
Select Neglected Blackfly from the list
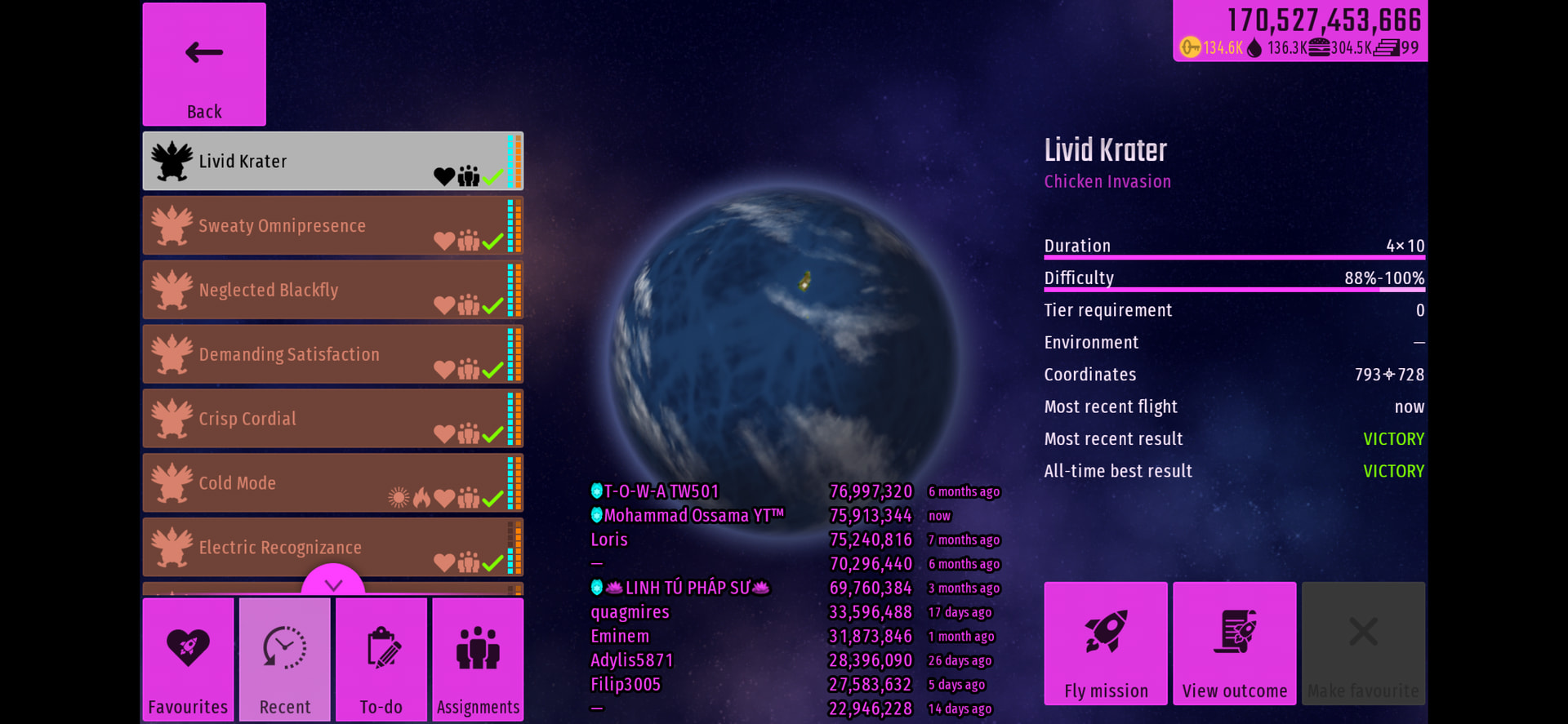coord(332,291)
